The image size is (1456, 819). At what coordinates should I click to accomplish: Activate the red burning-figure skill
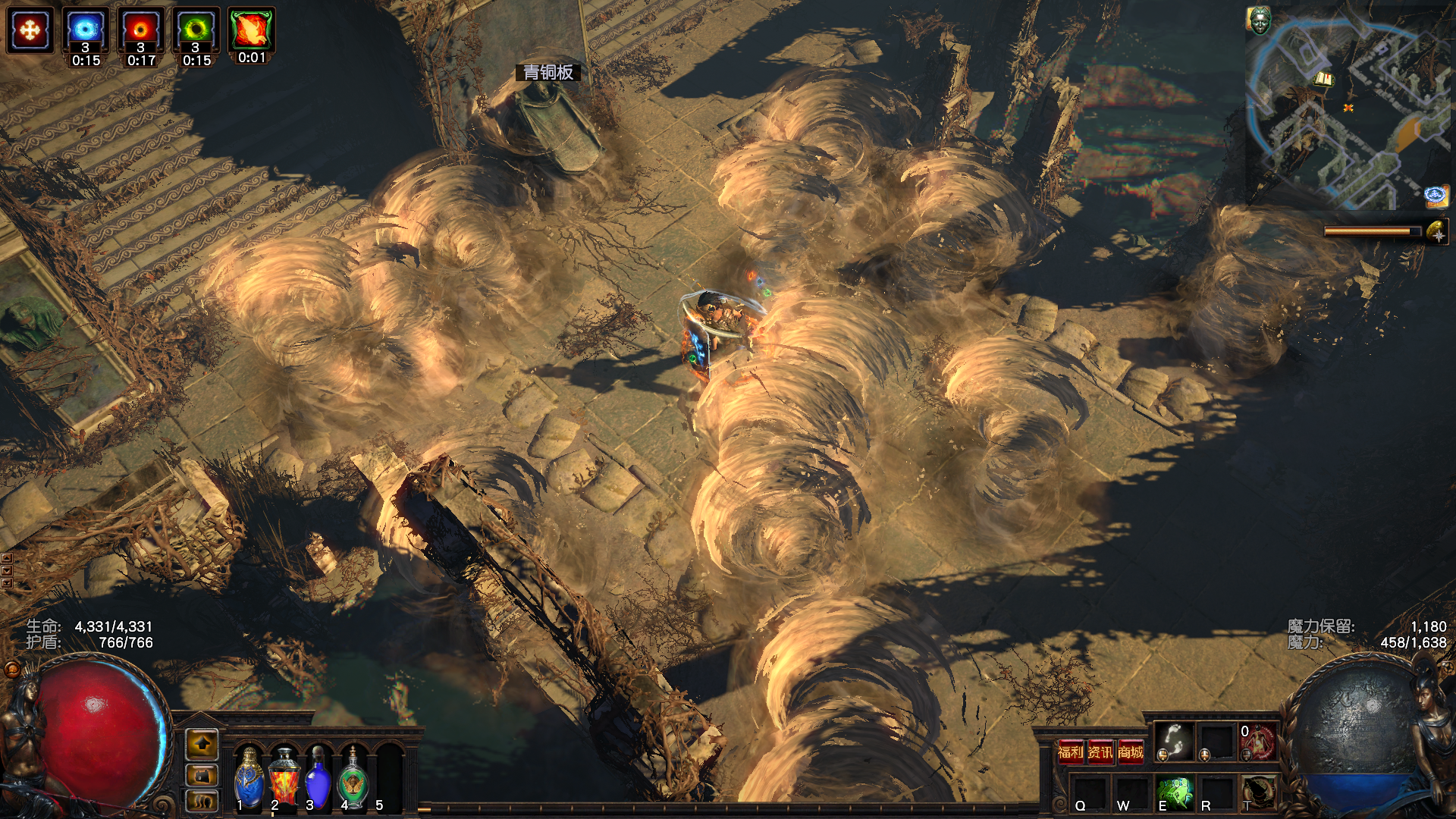click(x=1257, y=742)
